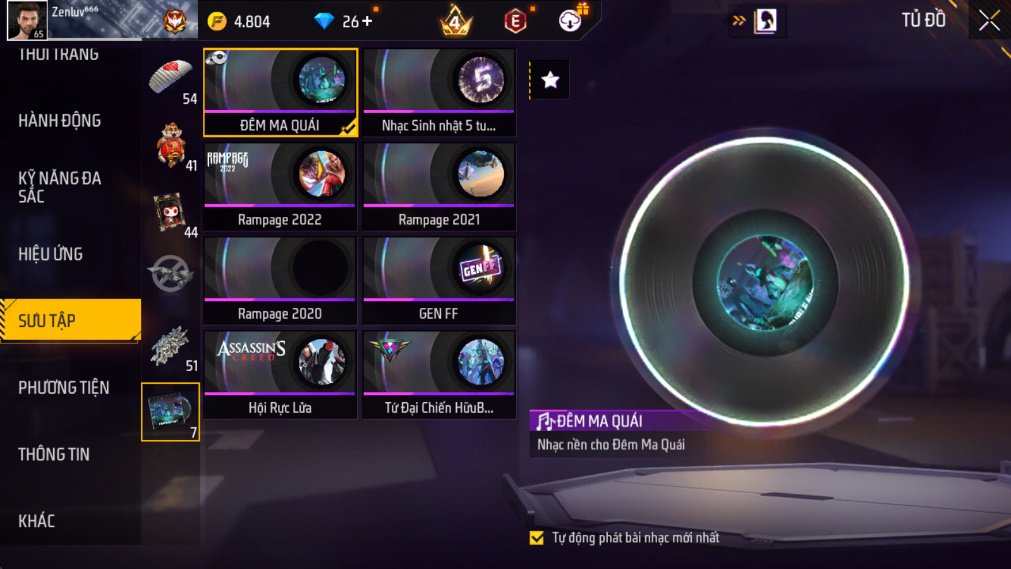Close the vault screen
The width and height of the screenshot is (1011, 569).
point(988,21)
